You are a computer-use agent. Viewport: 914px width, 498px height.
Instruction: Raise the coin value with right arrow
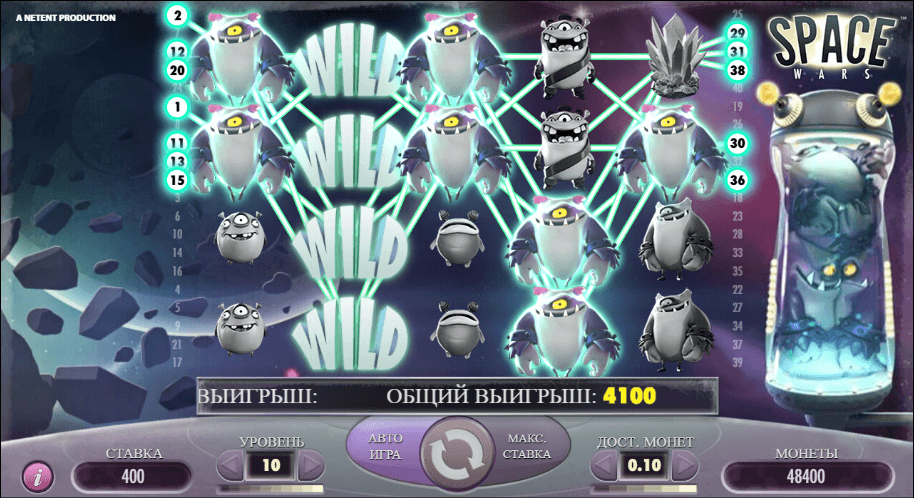(685, 465)
